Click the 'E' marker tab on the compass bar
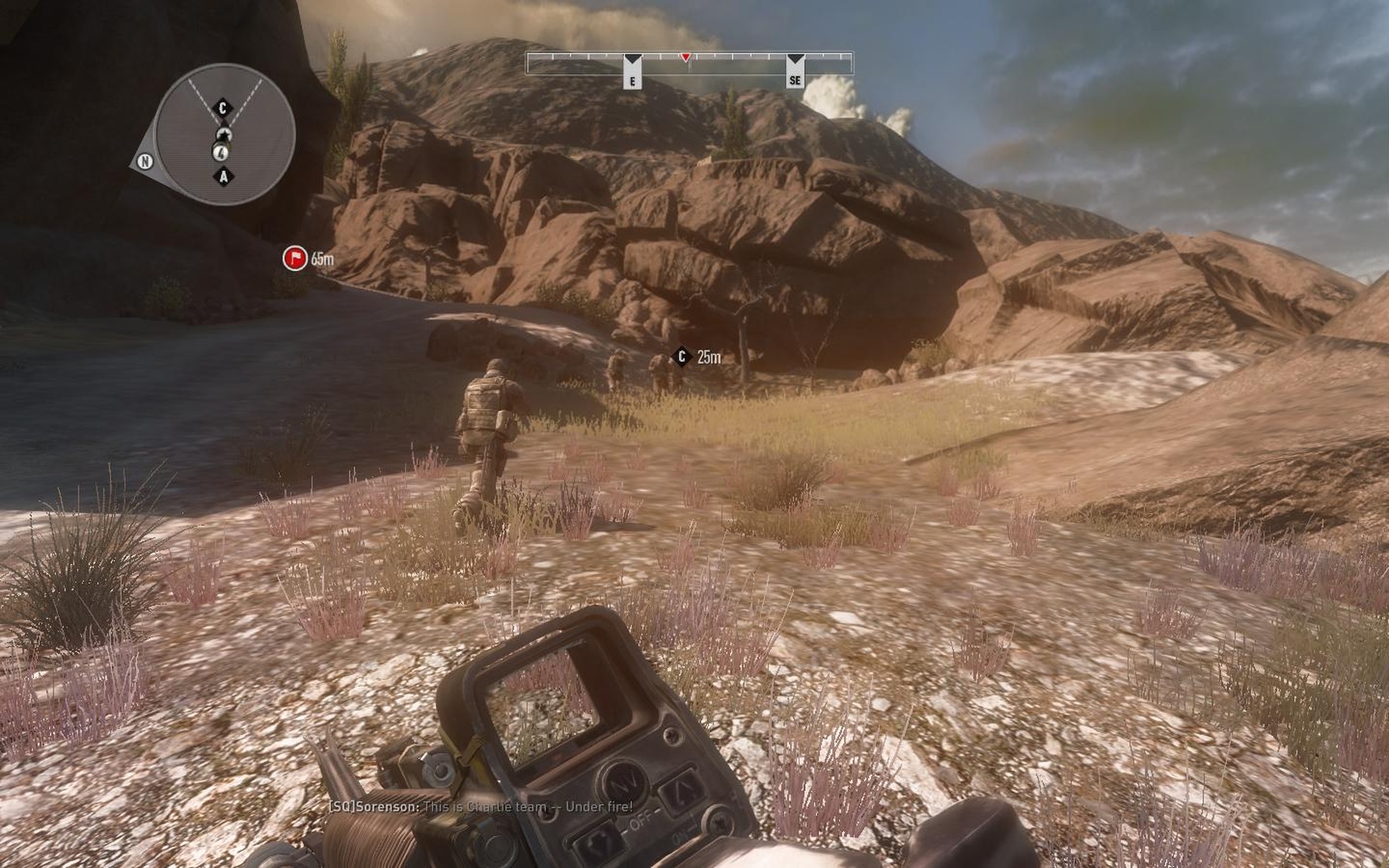Image resolution: width=1389 pixels, height=868 pixels. click(634, 70)
